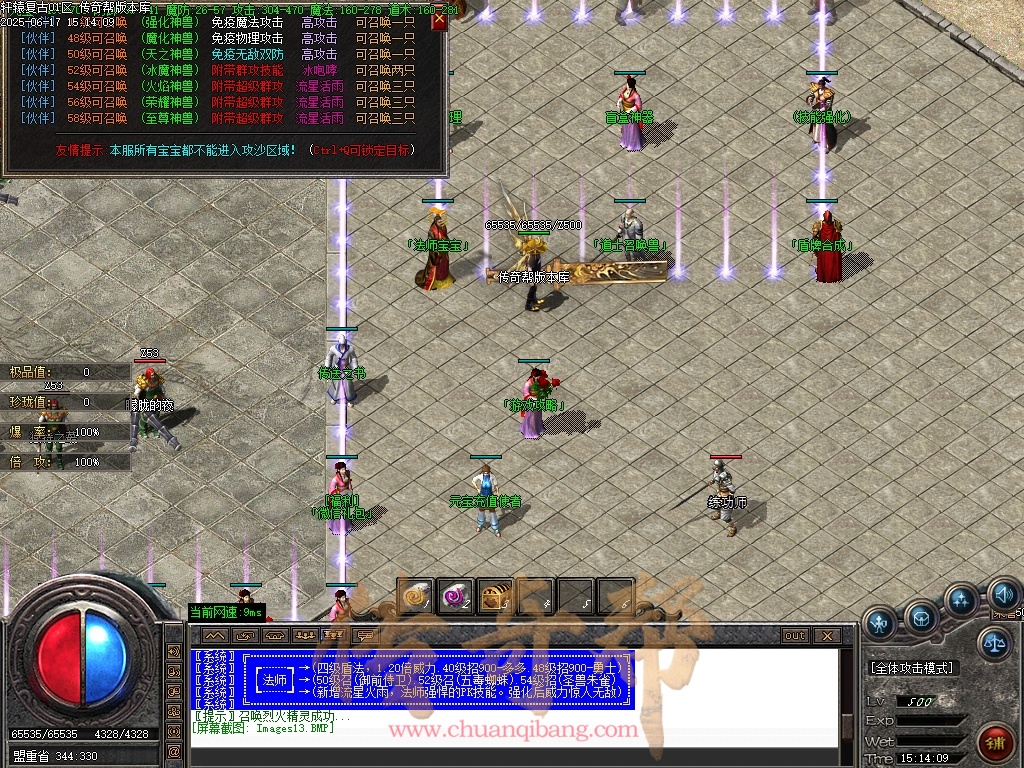This screenshot has width=1024, height=768.
Task: Open the treasure chest in hotbar slot 3
Action: click(x=495, y=596)
